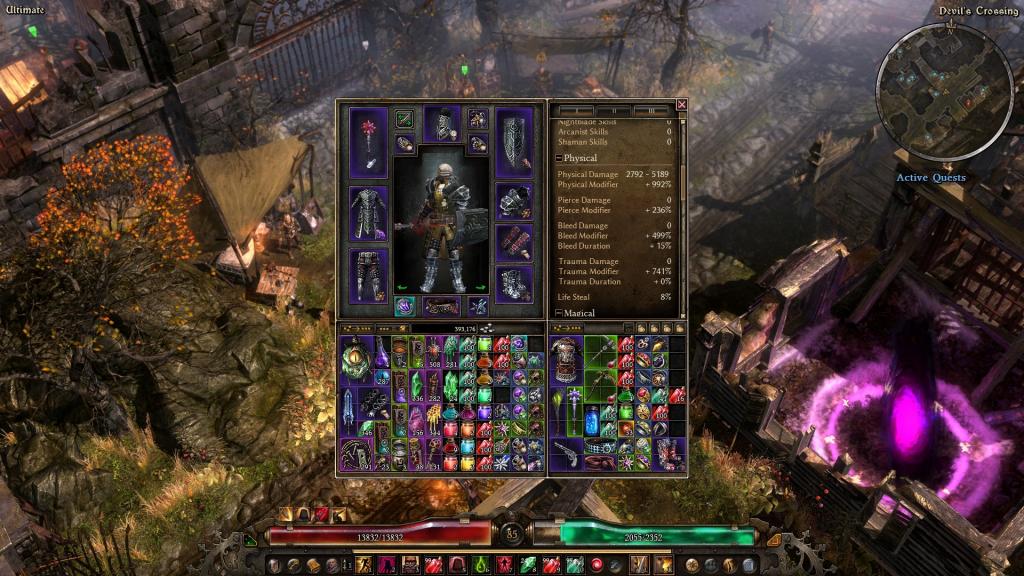
Task: Close the character window
Action: coord(682,104)
